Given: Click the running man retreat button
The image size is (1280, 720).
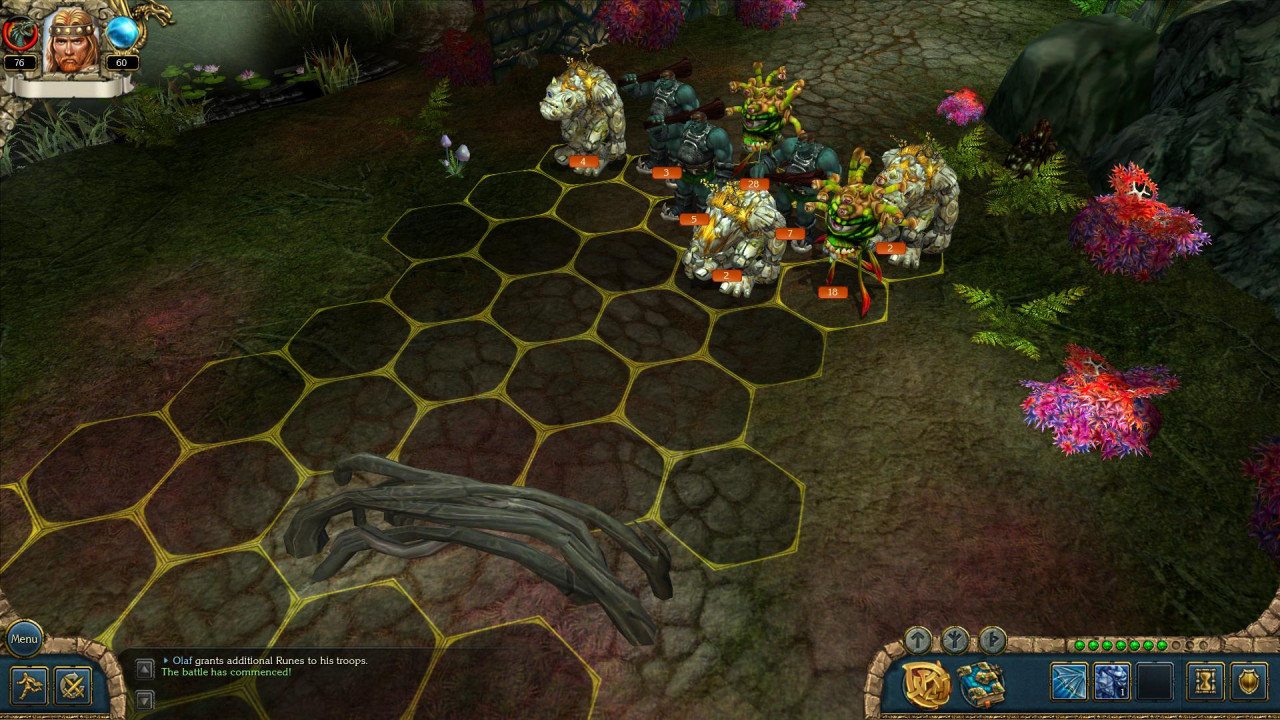Looking at the screenshot, I should [x=28, y=686].
